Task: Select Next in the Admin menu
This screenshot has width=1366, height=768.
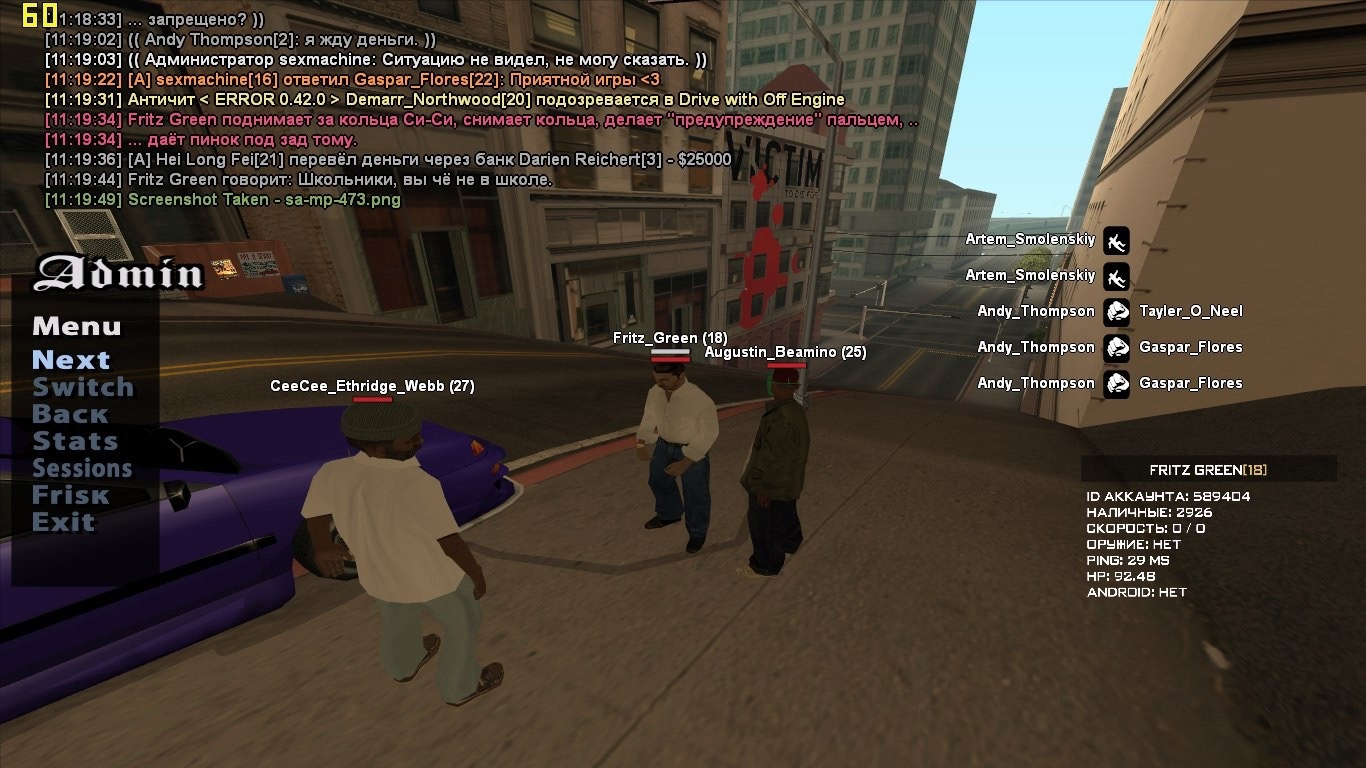Action: click(x=71, y=360)
